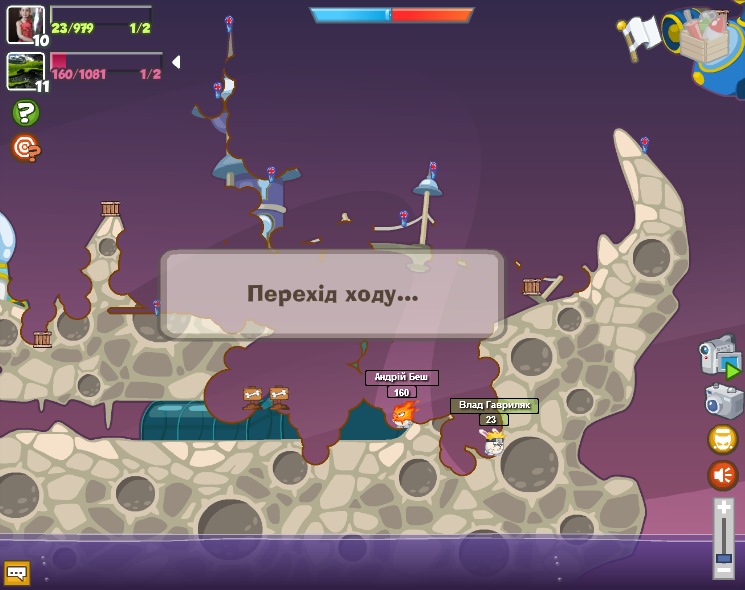Start video recording with the camcorder icon
The width and height of the screenshot is (745, 590).
click(718, 358)
